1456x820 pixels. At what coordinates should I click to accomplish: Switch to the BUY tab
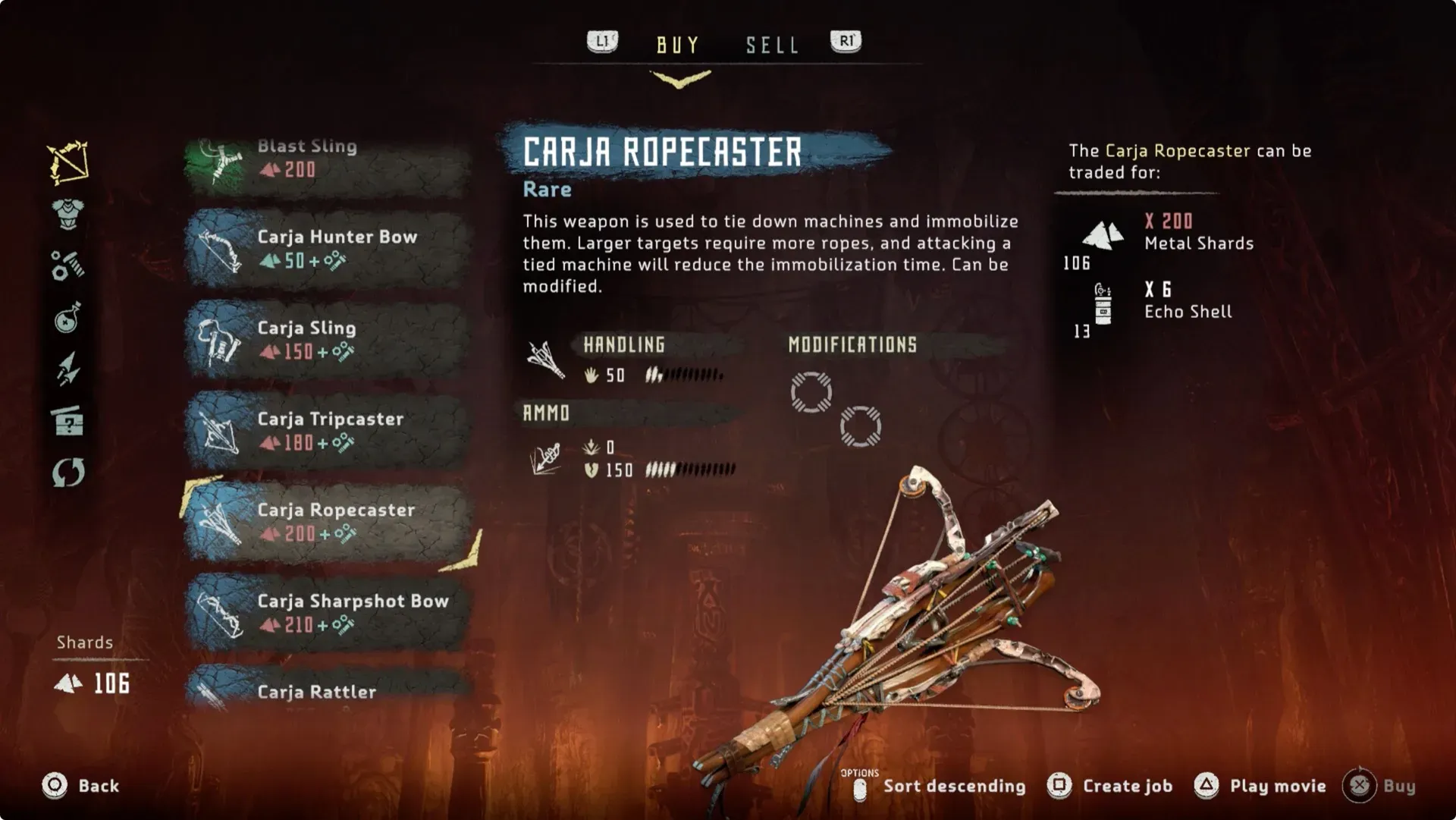pos(678,46)
